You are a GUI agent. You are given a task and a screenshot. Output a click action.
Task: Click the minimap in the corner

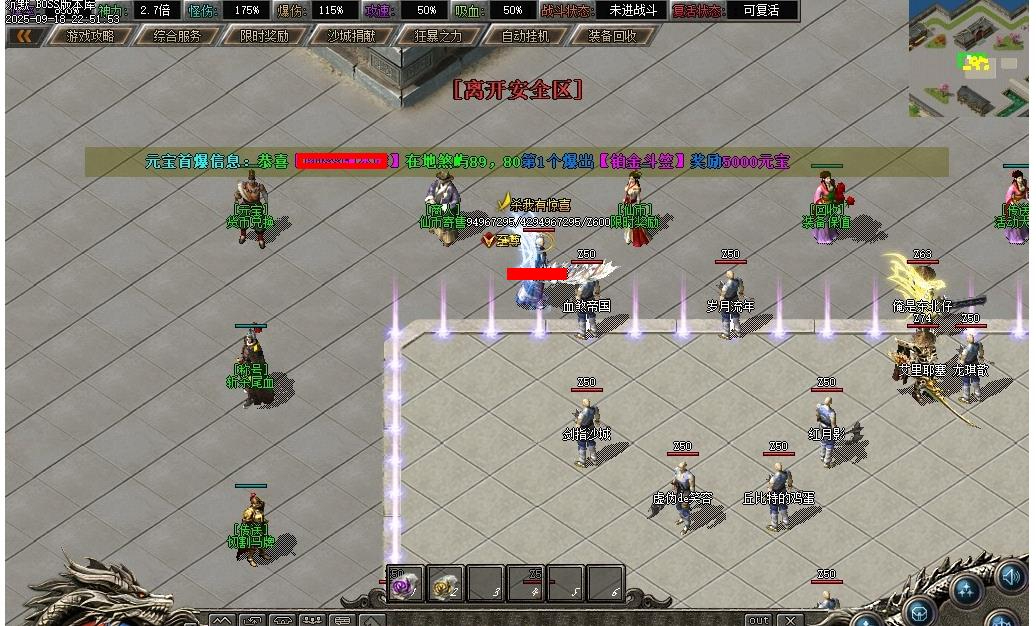pos(968,58)
